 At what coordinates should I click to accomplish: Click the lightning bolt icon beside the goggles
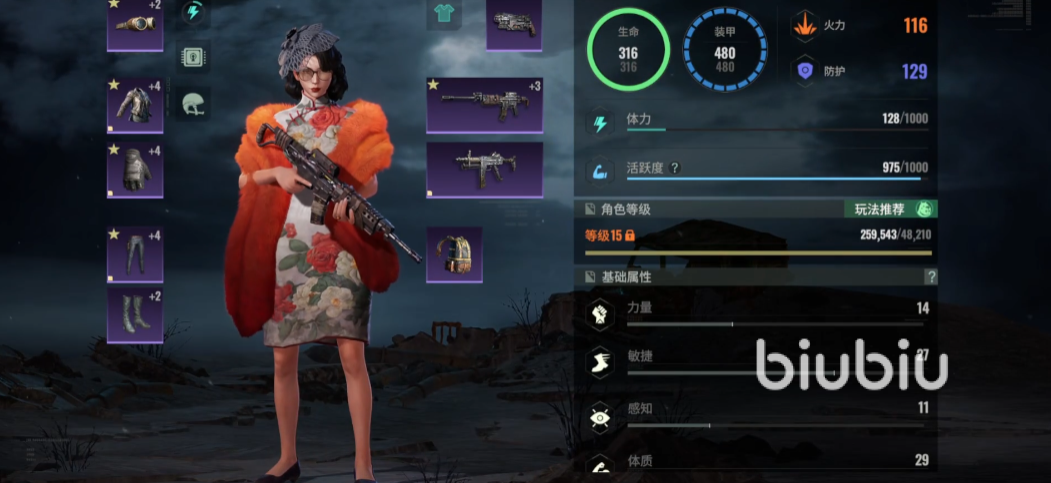(x=193, y=12)
